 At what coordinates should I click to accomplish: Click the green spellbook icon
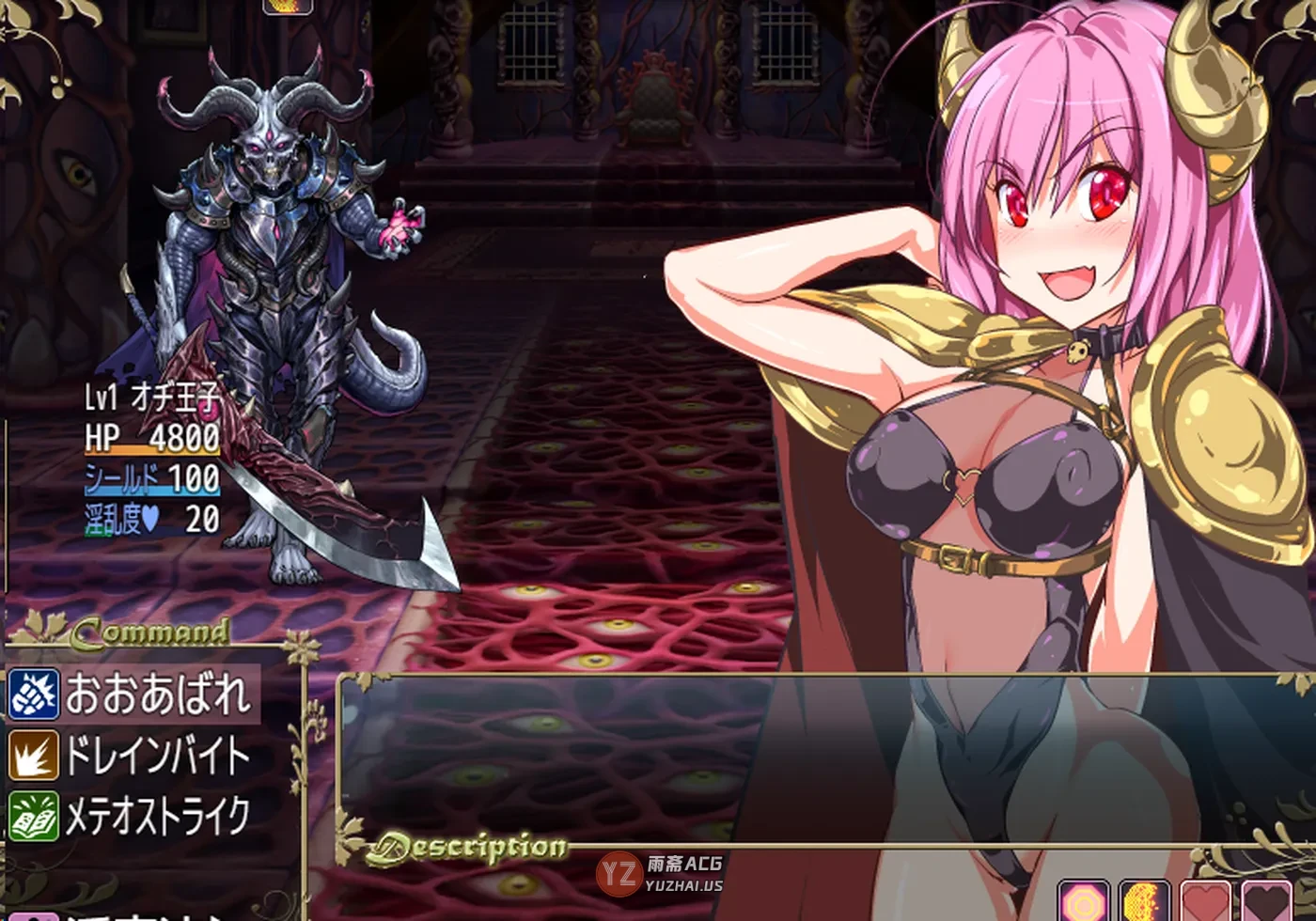pos(34,816)
